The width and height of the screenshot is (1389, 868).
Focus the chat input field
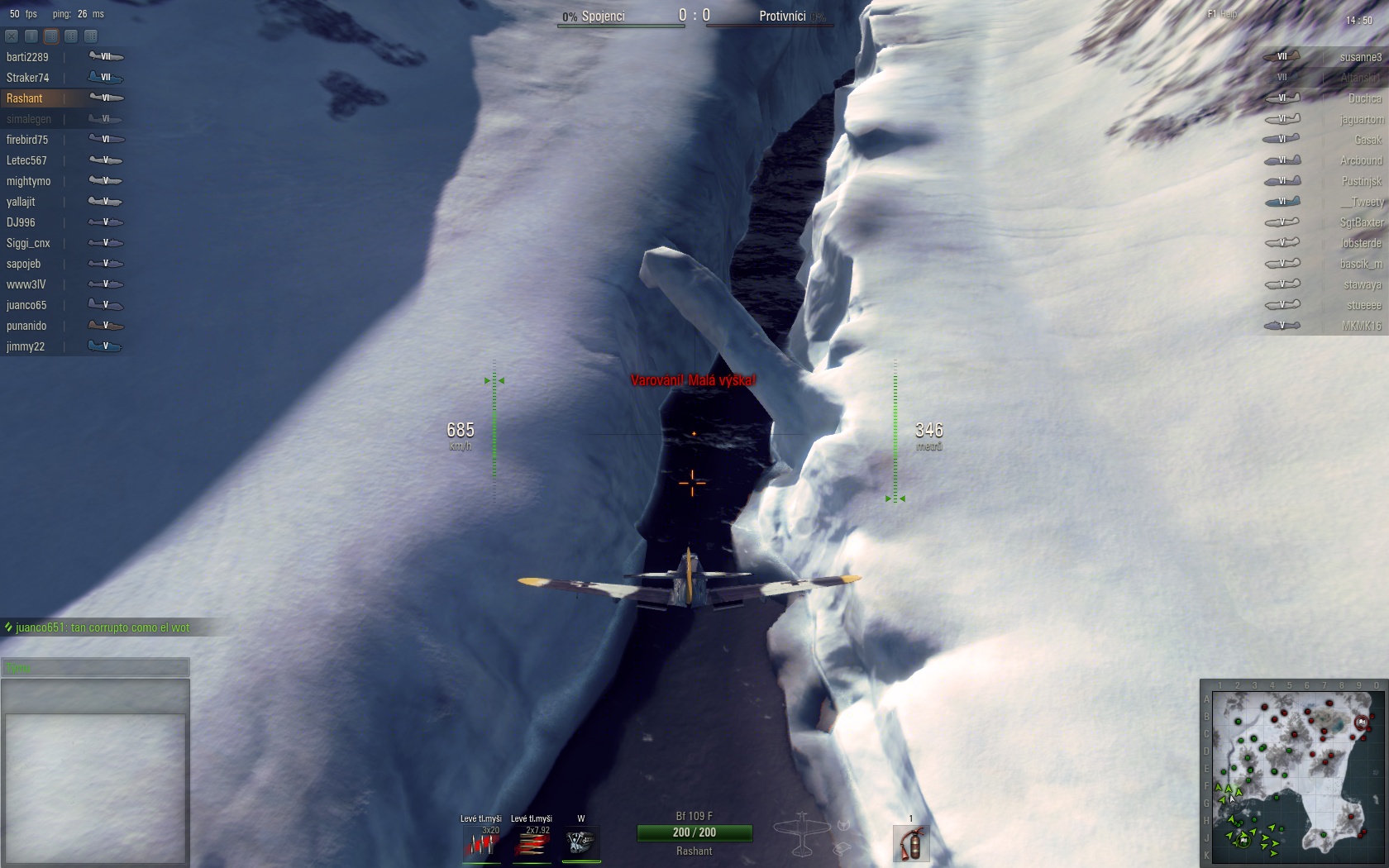(95, 667)
